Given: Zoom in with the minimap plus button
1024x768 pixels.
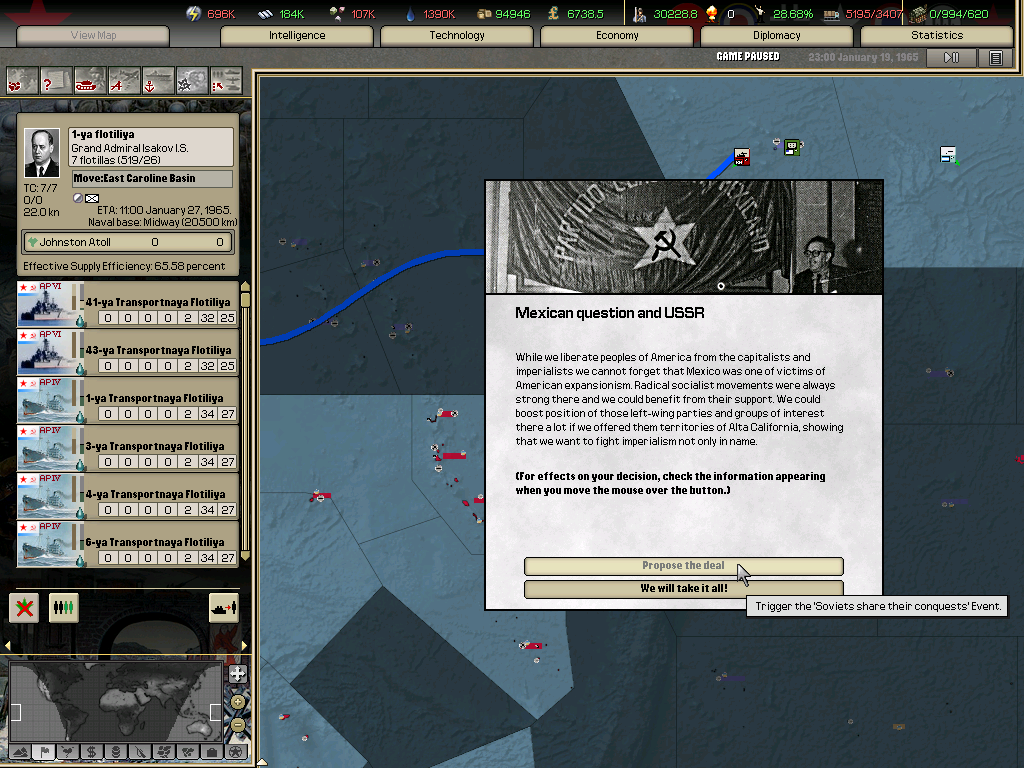Looking at the screenshot, I should (237, 674).
